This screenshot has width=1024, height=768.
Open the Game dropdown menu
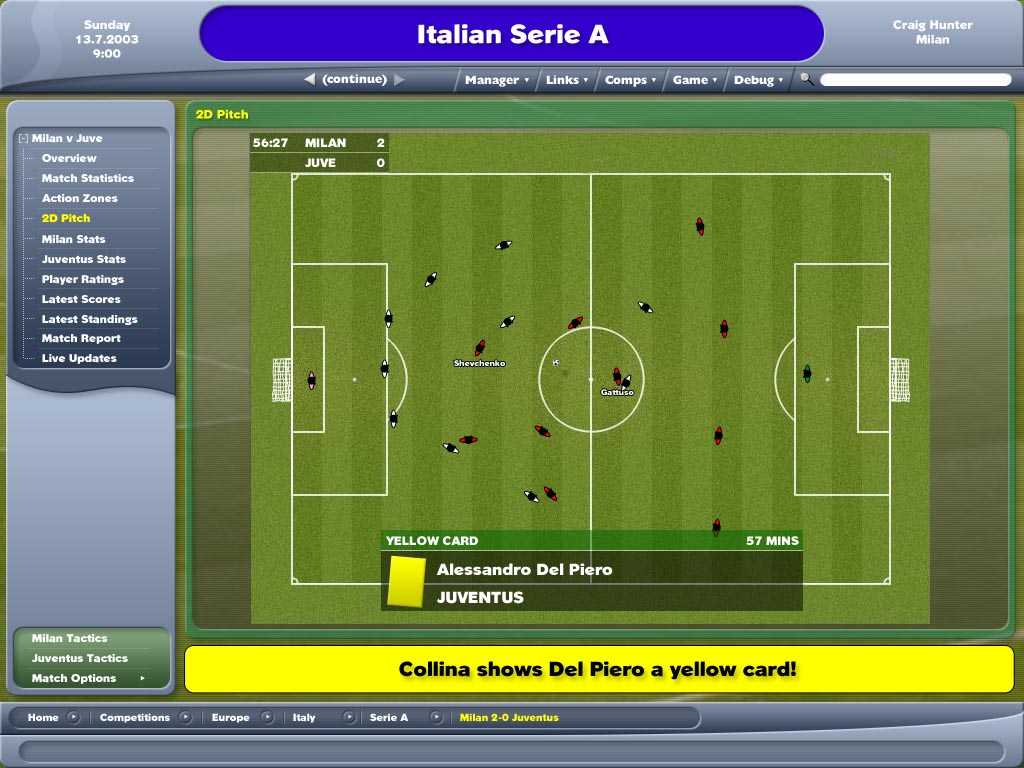click(694, 80)
